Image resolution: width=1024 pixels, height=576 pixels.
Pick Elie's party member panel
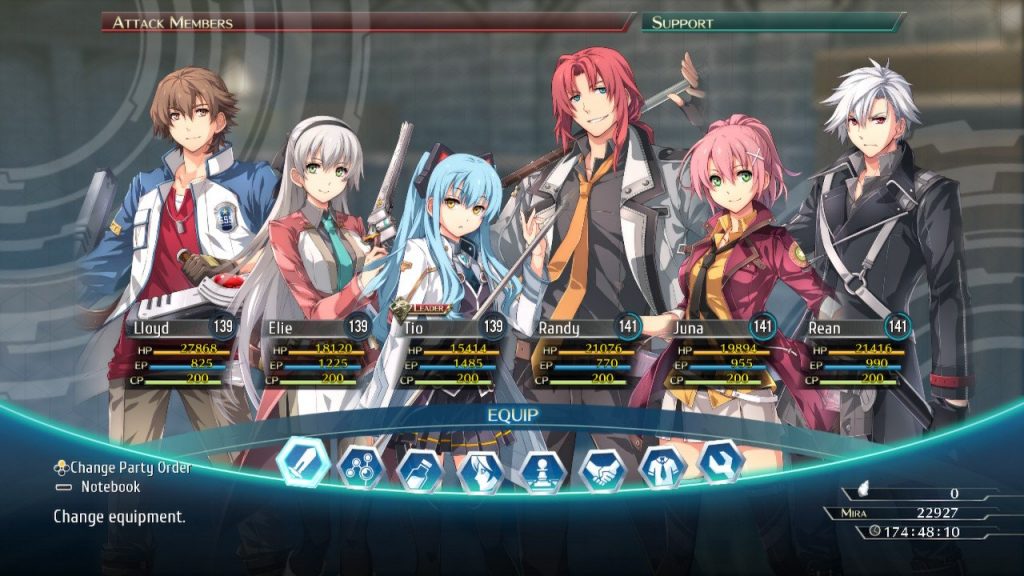(x=316, y=352)
